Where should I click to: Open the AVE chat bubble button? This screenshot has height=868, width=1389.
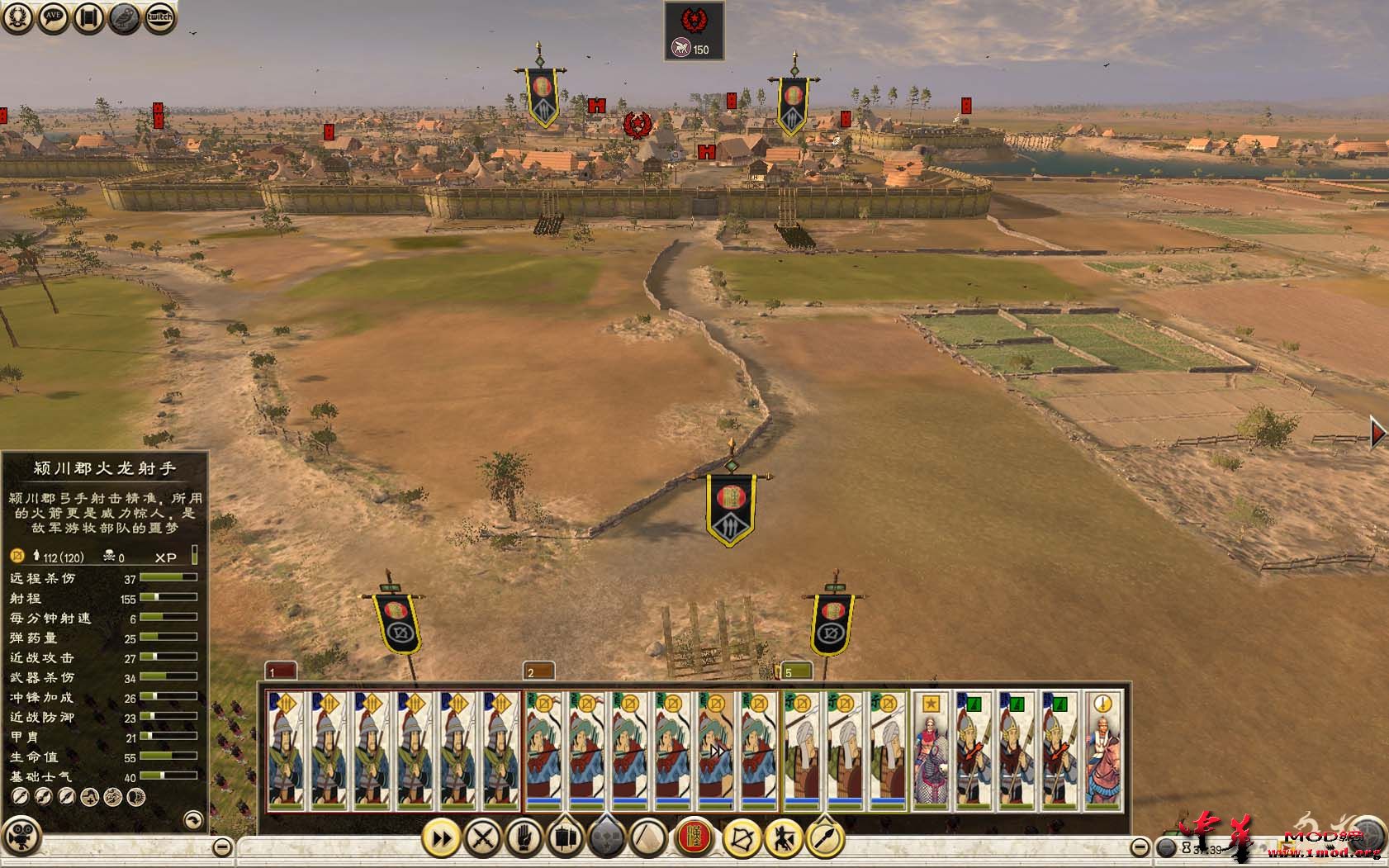pyautogui.click(x=53, y=17)
